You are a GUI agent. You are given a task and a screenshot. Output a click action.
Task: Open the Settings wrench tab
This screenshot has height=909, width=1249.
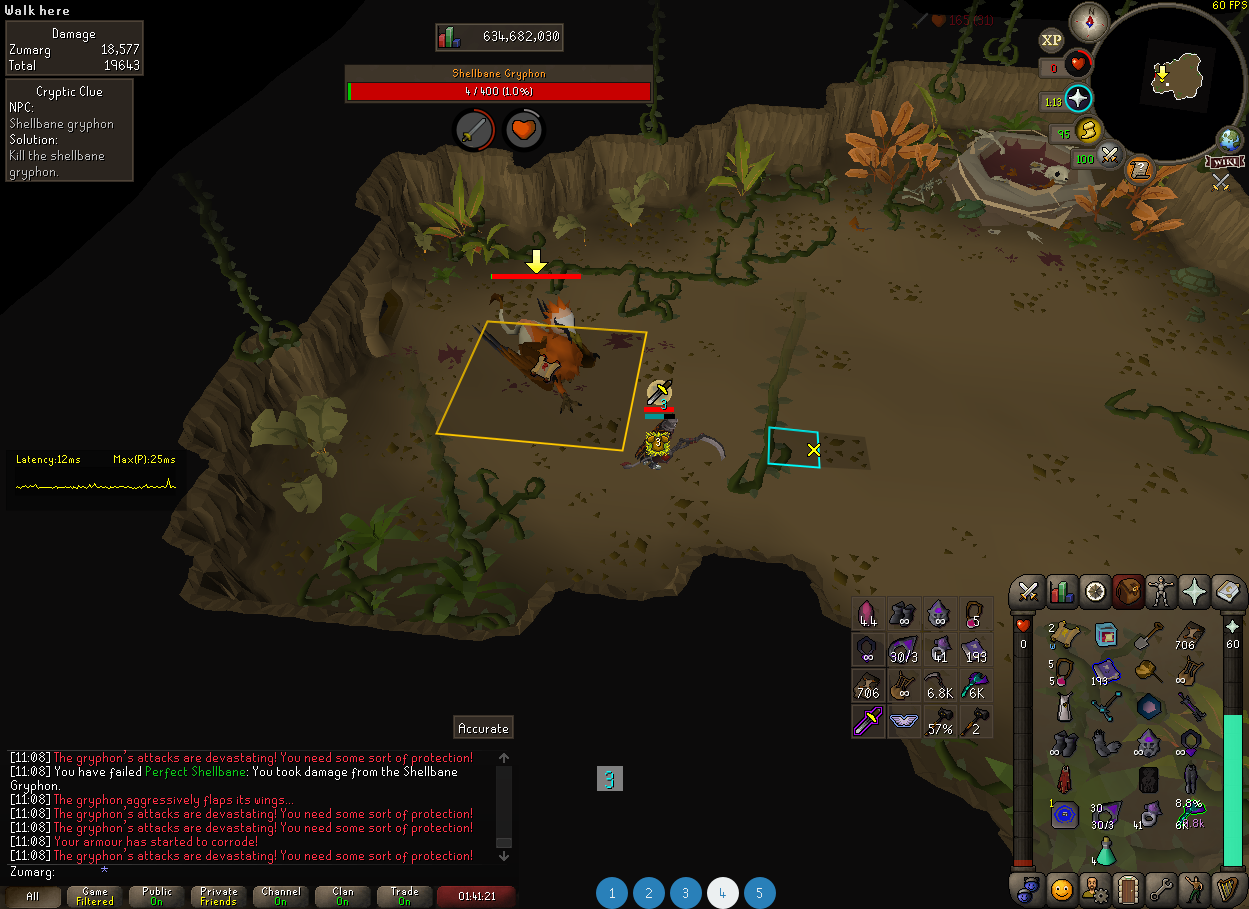click(x=1160, y=886)
